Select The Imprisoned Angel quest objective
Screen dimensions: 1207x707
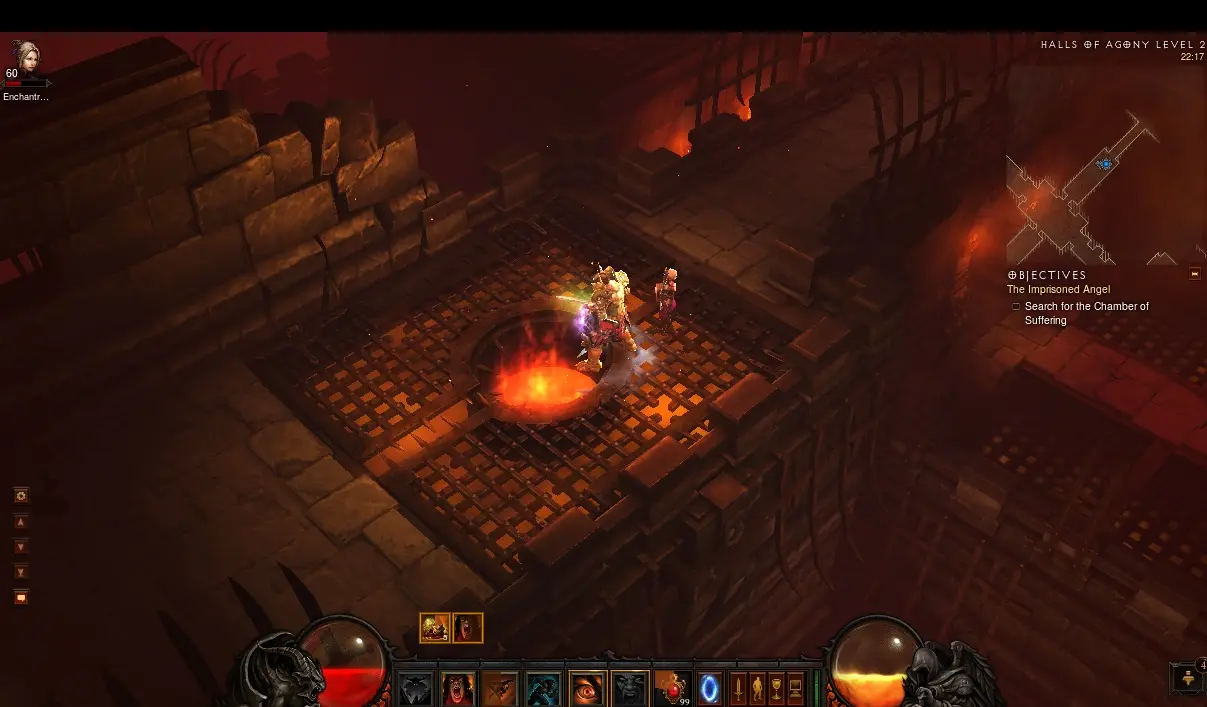[x=1058, y=290]
